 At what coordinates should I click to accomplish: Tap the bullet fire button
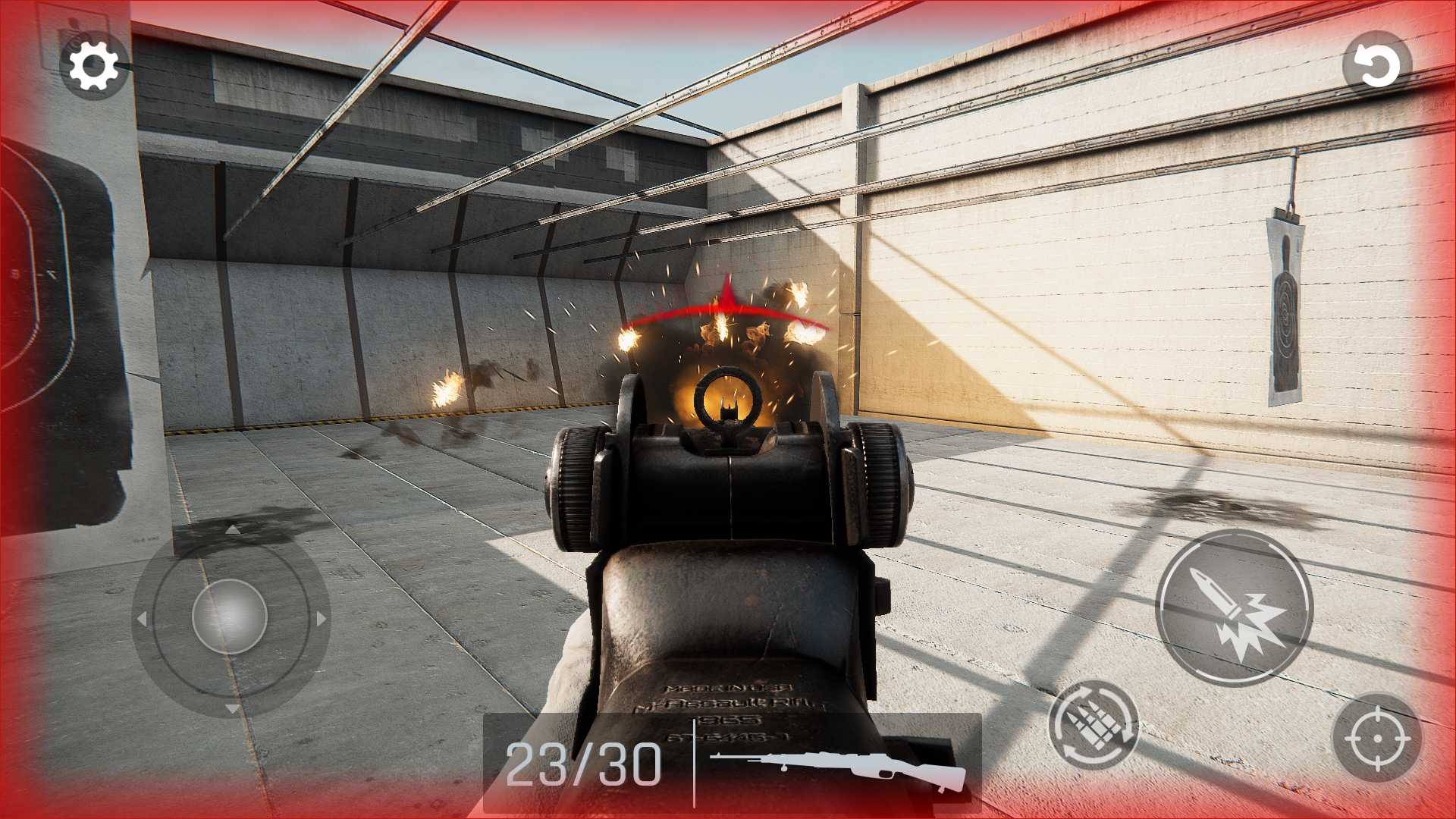click(1234, 607)
